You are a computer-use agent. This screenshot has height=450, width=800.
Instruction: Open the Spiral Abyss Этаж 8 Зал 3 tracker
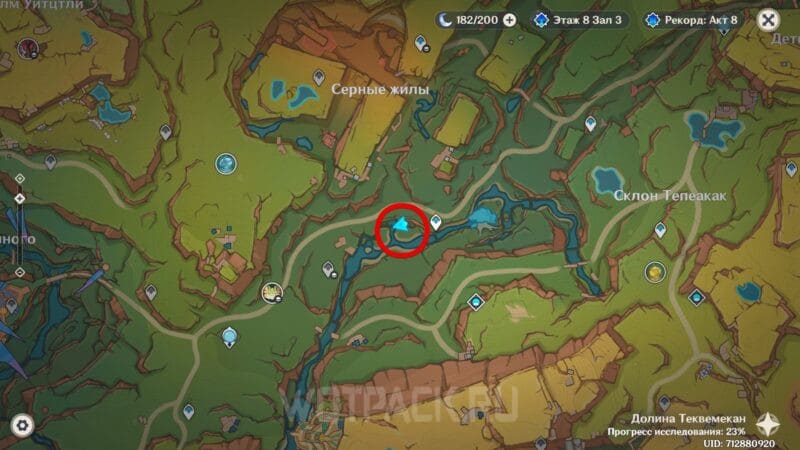pos(580,19)
